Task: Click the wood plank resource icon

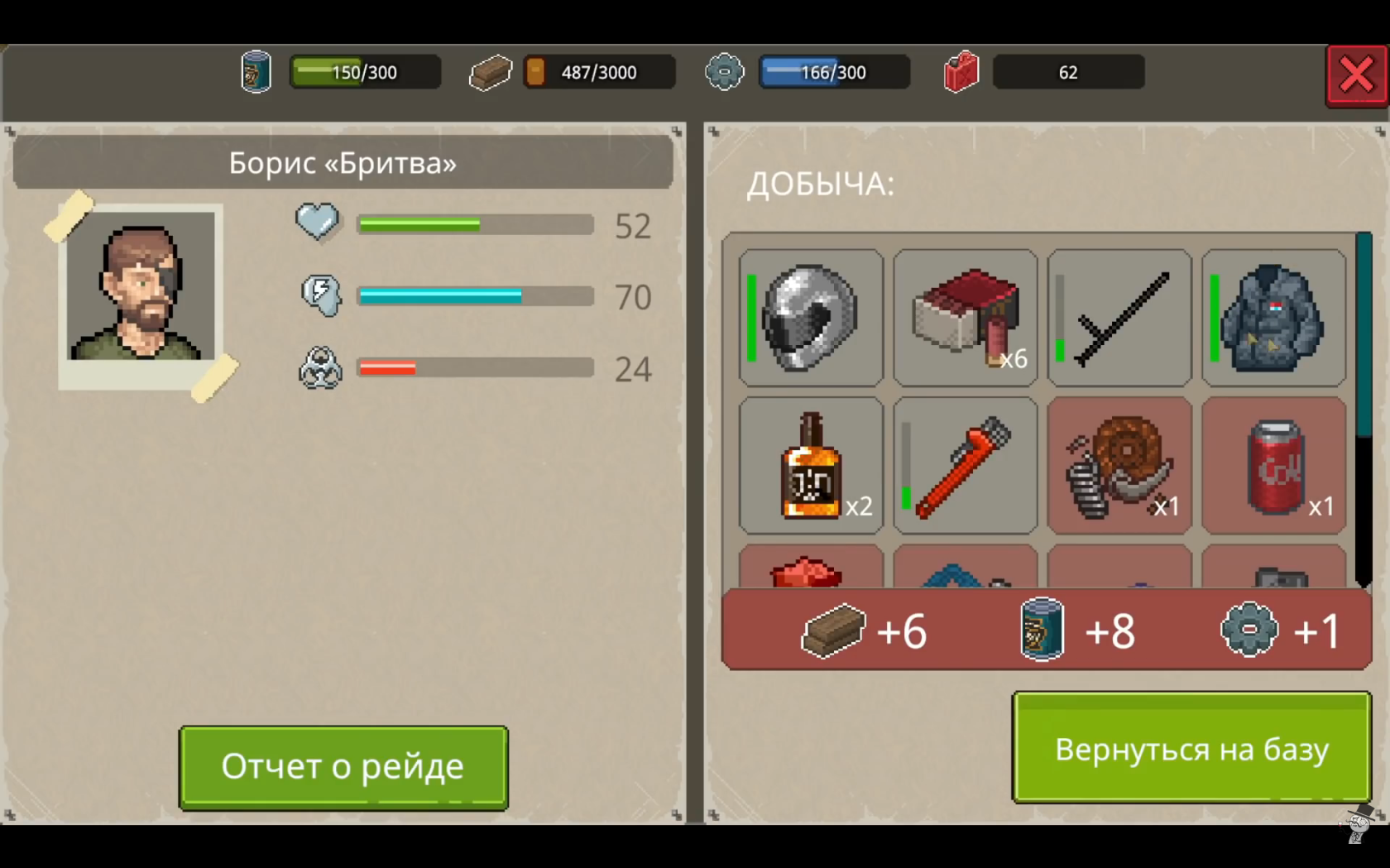Action: click(x=490, y=73)
